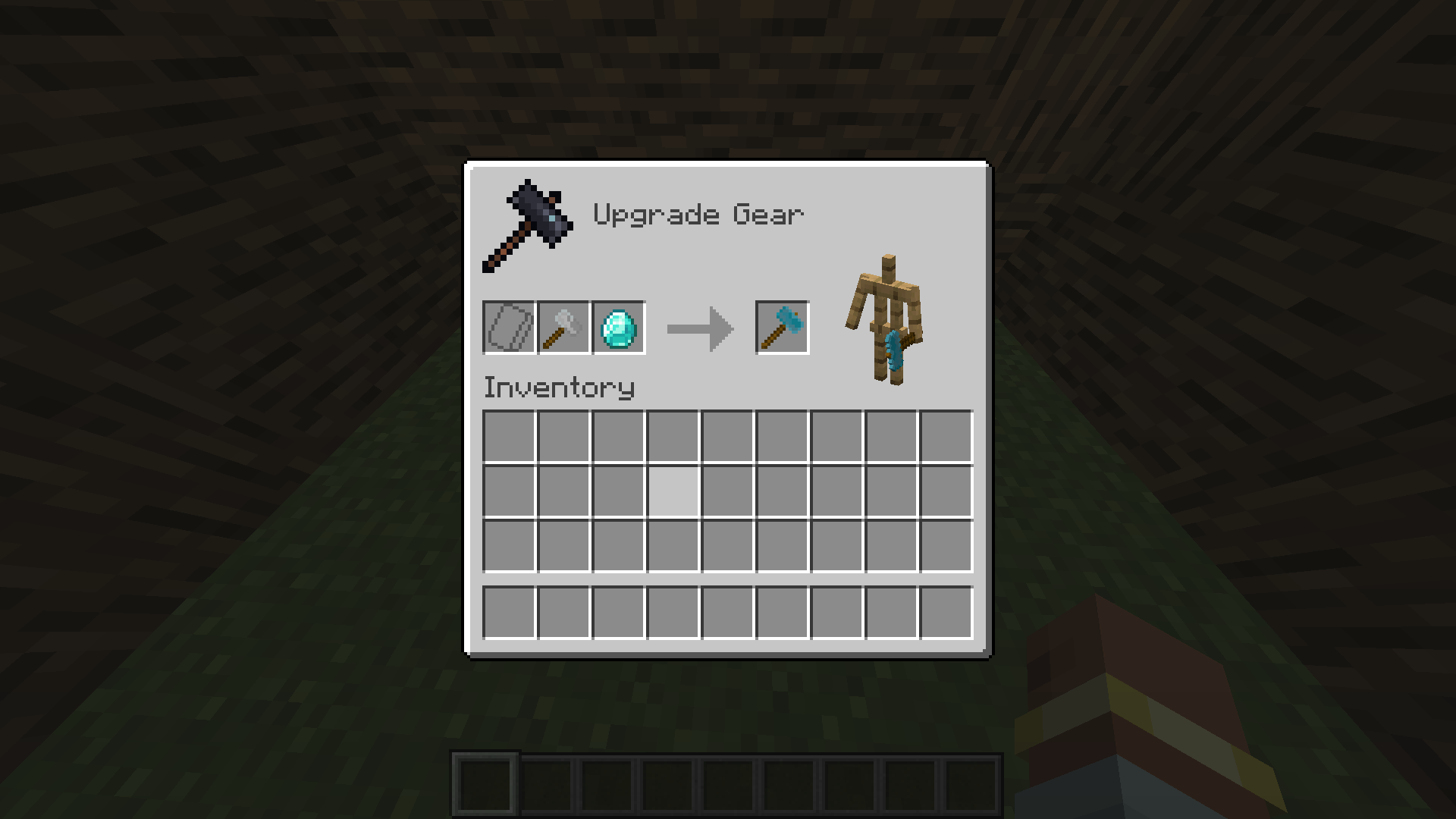Select the highlighted inventory slot in the second row
This screenshot has width=1456, height=819.
(x=673, y=491)
